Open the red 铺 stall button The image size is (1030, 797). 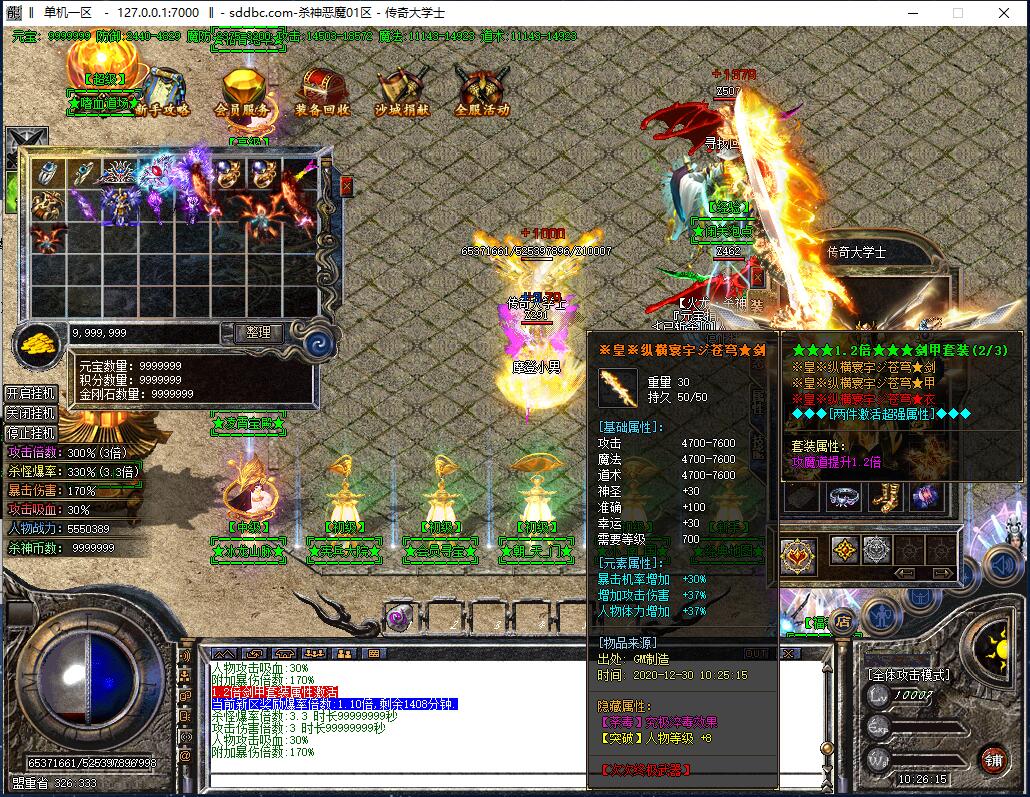(993, 760)
